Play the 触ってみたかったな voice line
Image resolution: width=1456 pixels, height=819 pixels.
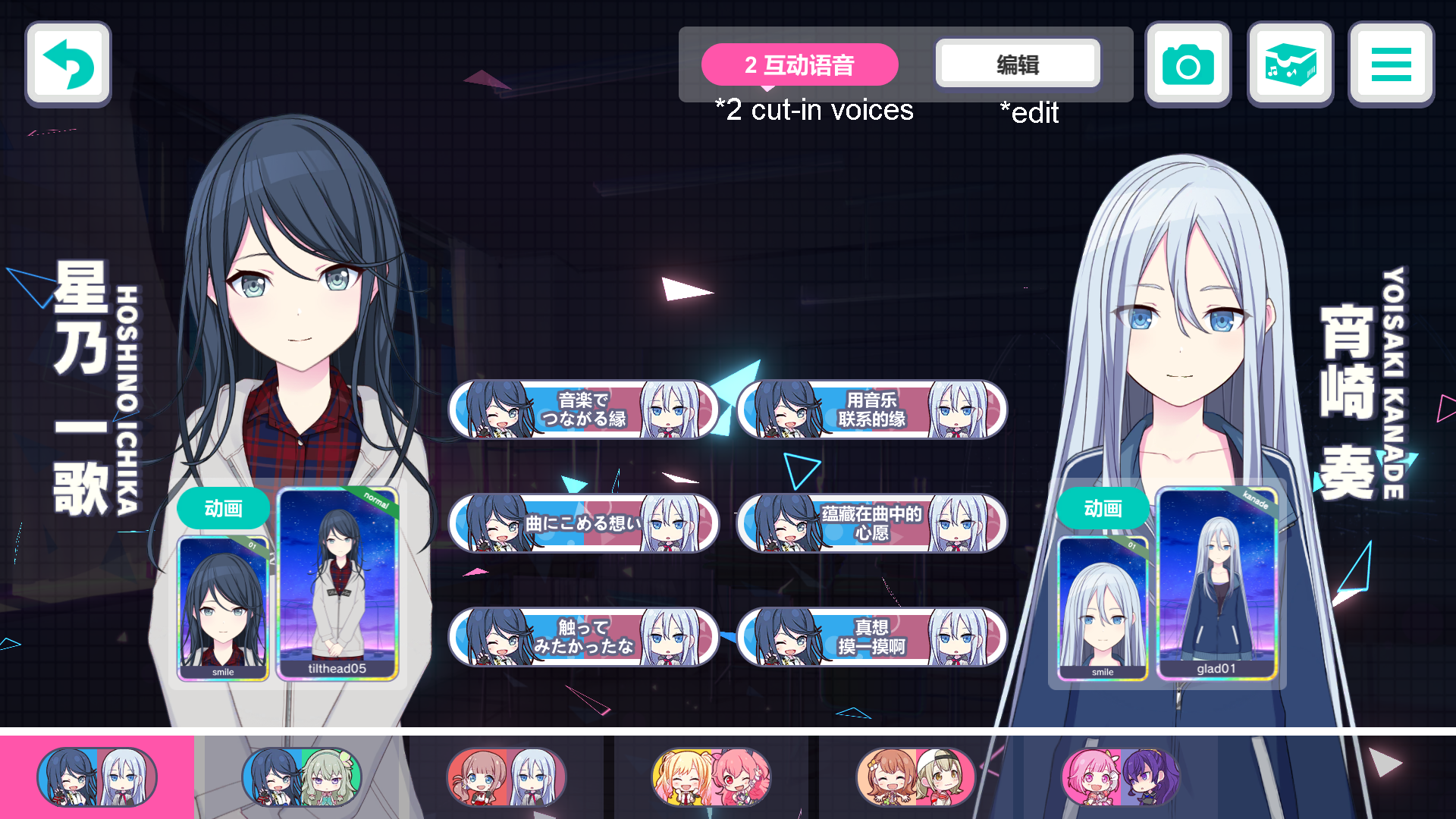coord(583,637)
